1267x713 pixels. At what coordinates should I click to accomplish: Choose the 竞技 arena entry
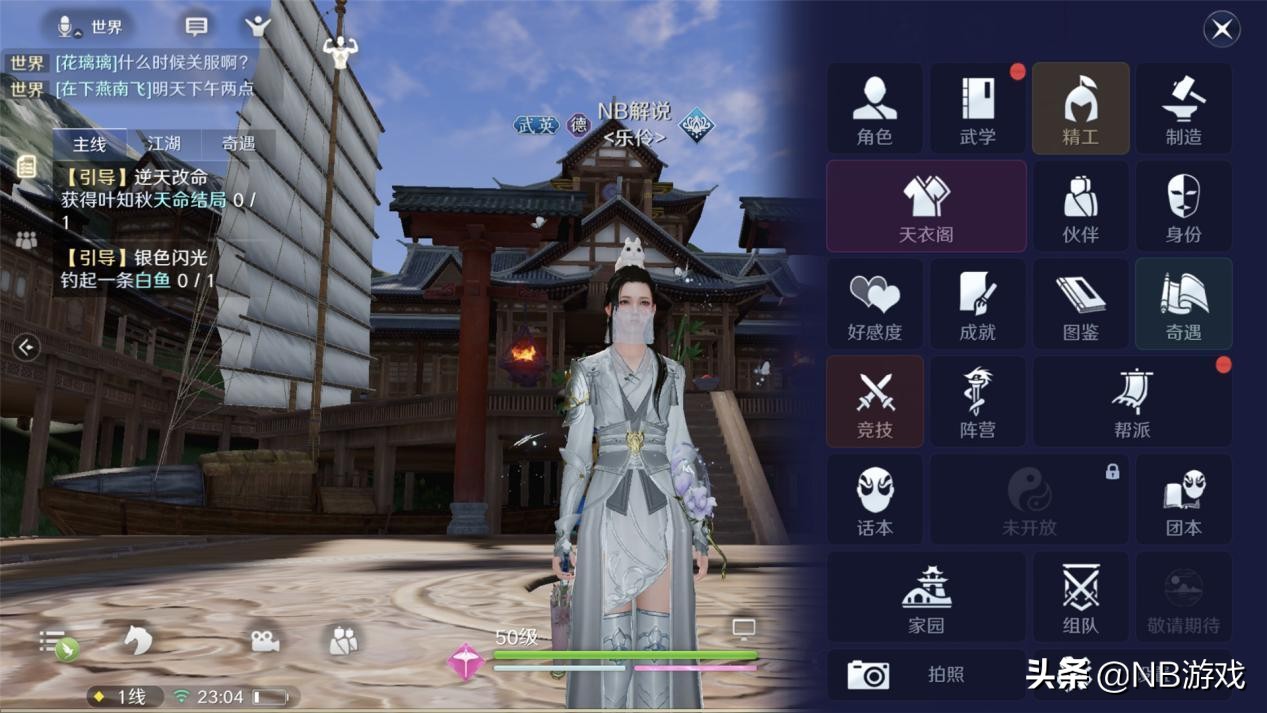coord(875,402)
